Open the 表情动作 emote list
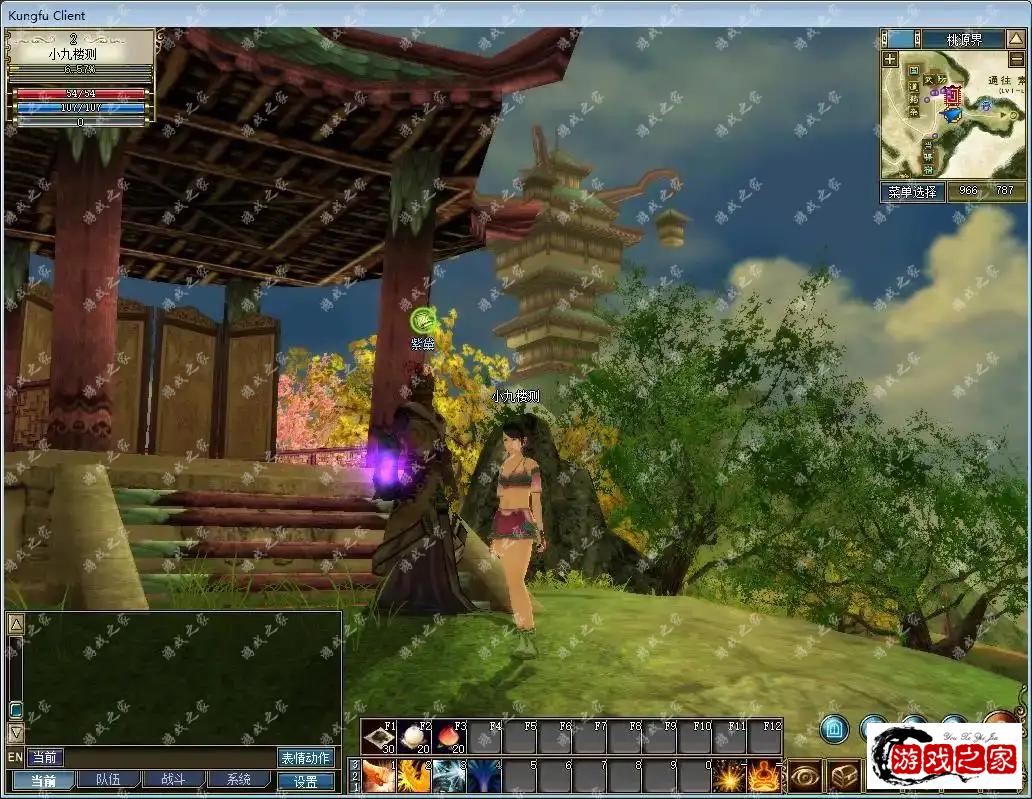Screen dimensions: 1032x799 coord(305,758)
